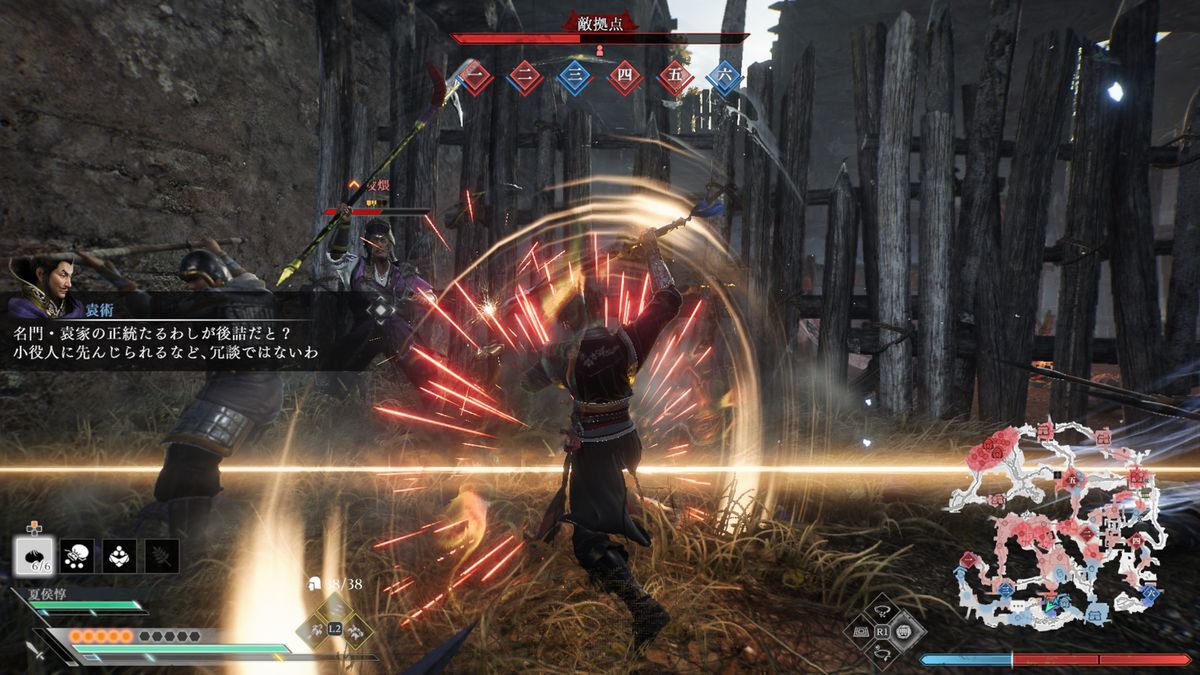Screen dimensions: 1200x675
Task: Choose the blue 三 objective marker up top
Action: 574,77
